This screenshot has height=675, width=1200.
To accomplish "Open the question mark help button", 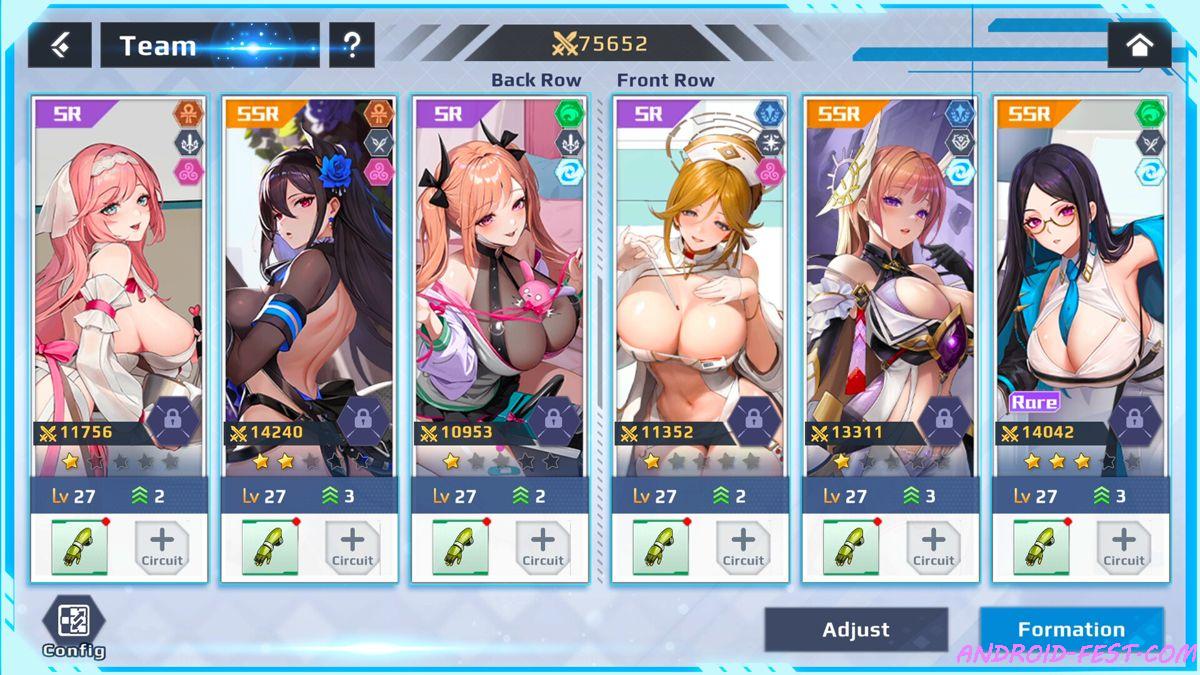I will [x=351, y=45].
